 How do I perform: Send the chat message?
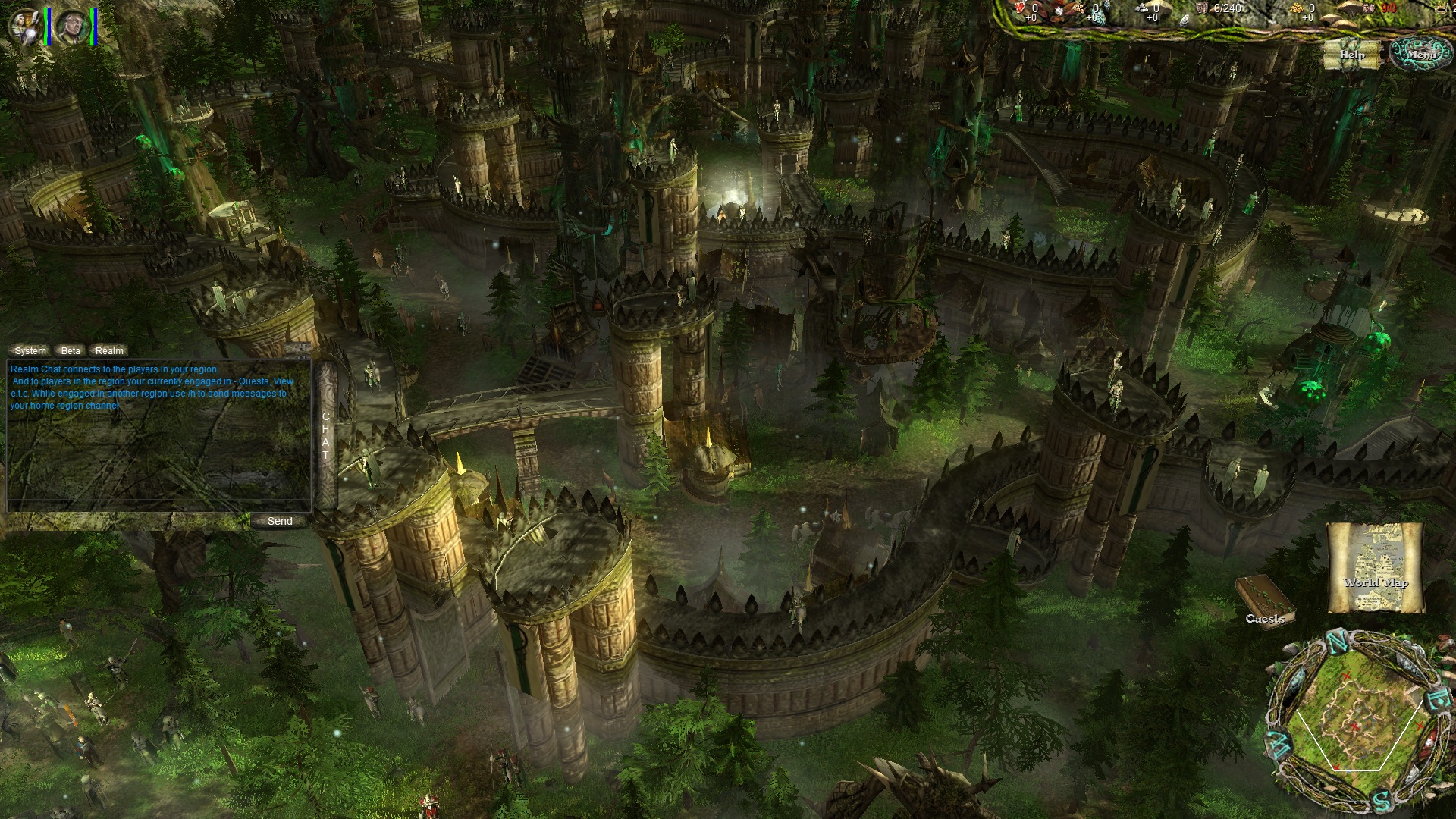pos(280,521)
